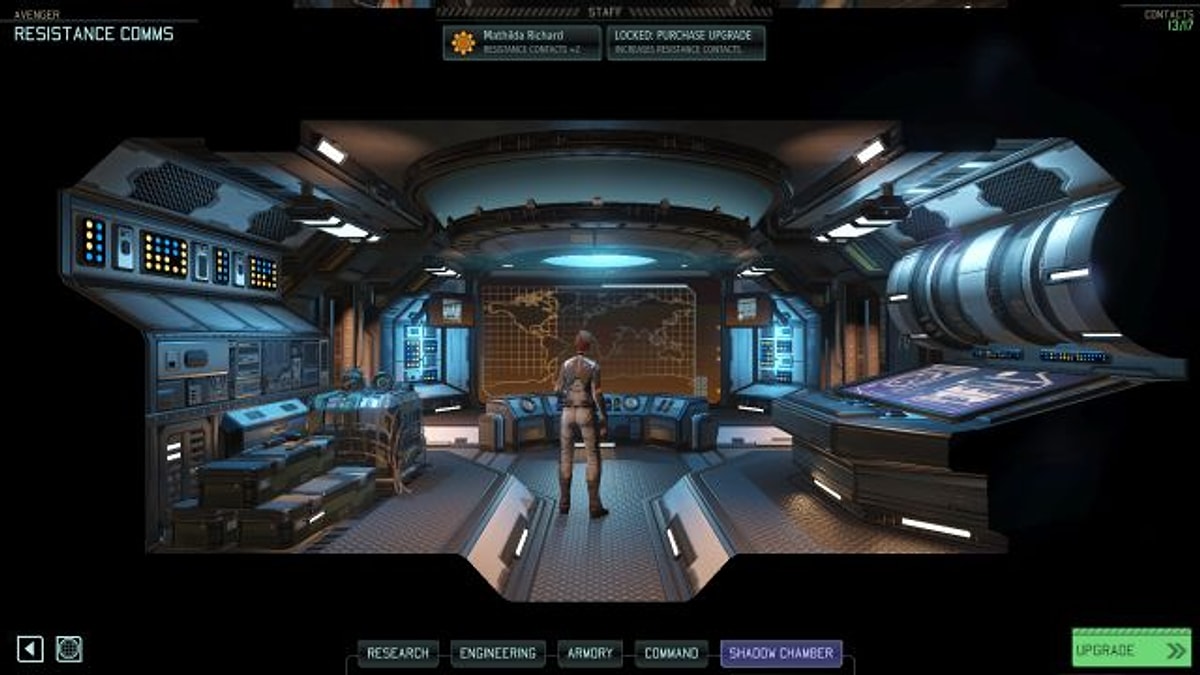This screenshot has width=1200, height=675.
Task: Open the Geoscape globe icon
Action: click(x=69, y=649)
